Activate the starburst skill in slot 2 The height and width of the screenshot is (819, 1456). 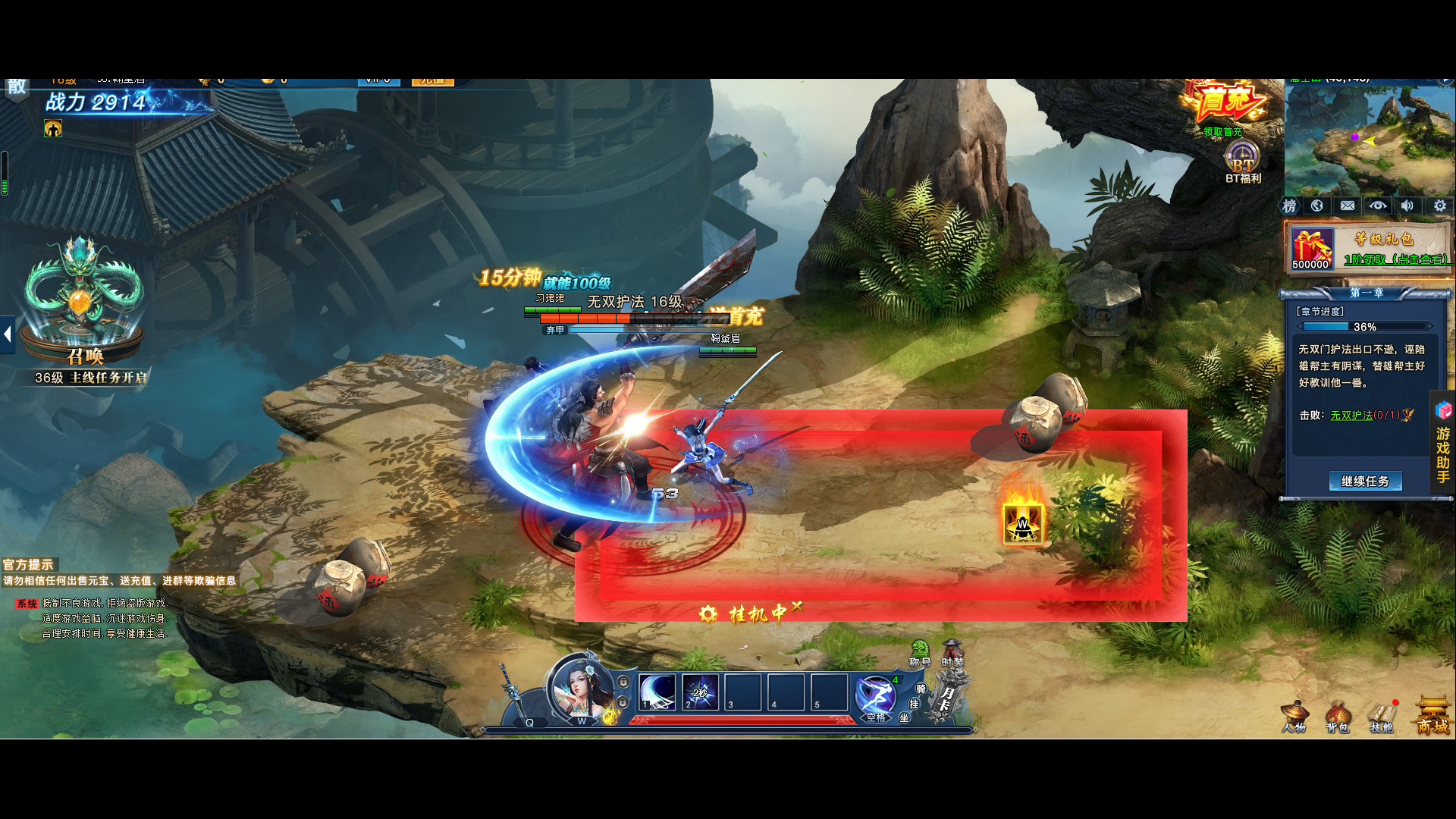[x=700, y=692]
